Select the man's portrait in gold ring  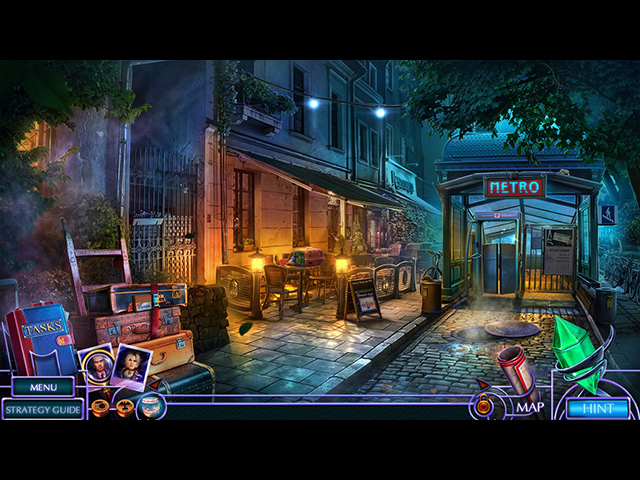click(x=98, y=365)
